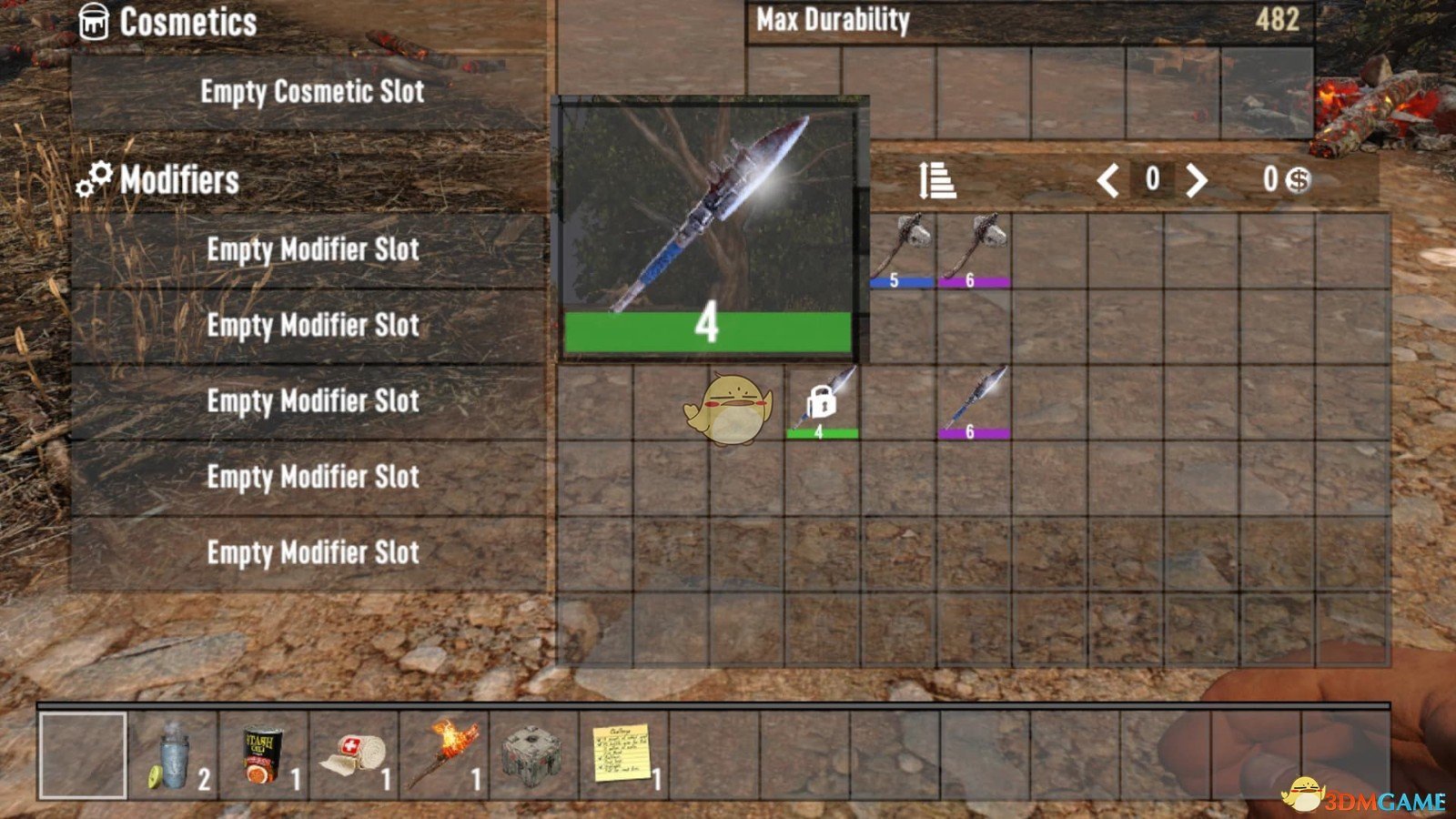Click the Dukes currency coin icon
This screenshot has width=1456, height=819.
click(x=1296, y=181)
